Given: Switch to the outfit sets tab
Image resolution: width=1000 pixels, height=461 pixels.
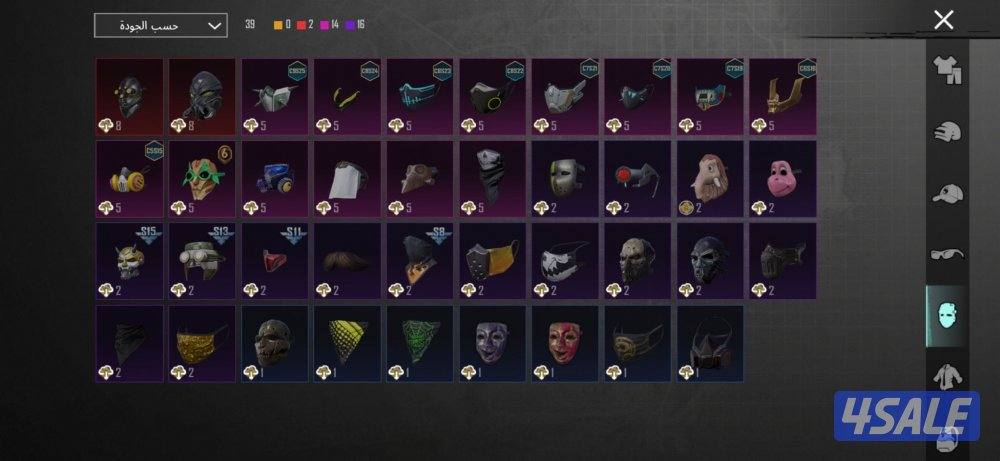Looking at the screenshot, I should pos(946,70).
